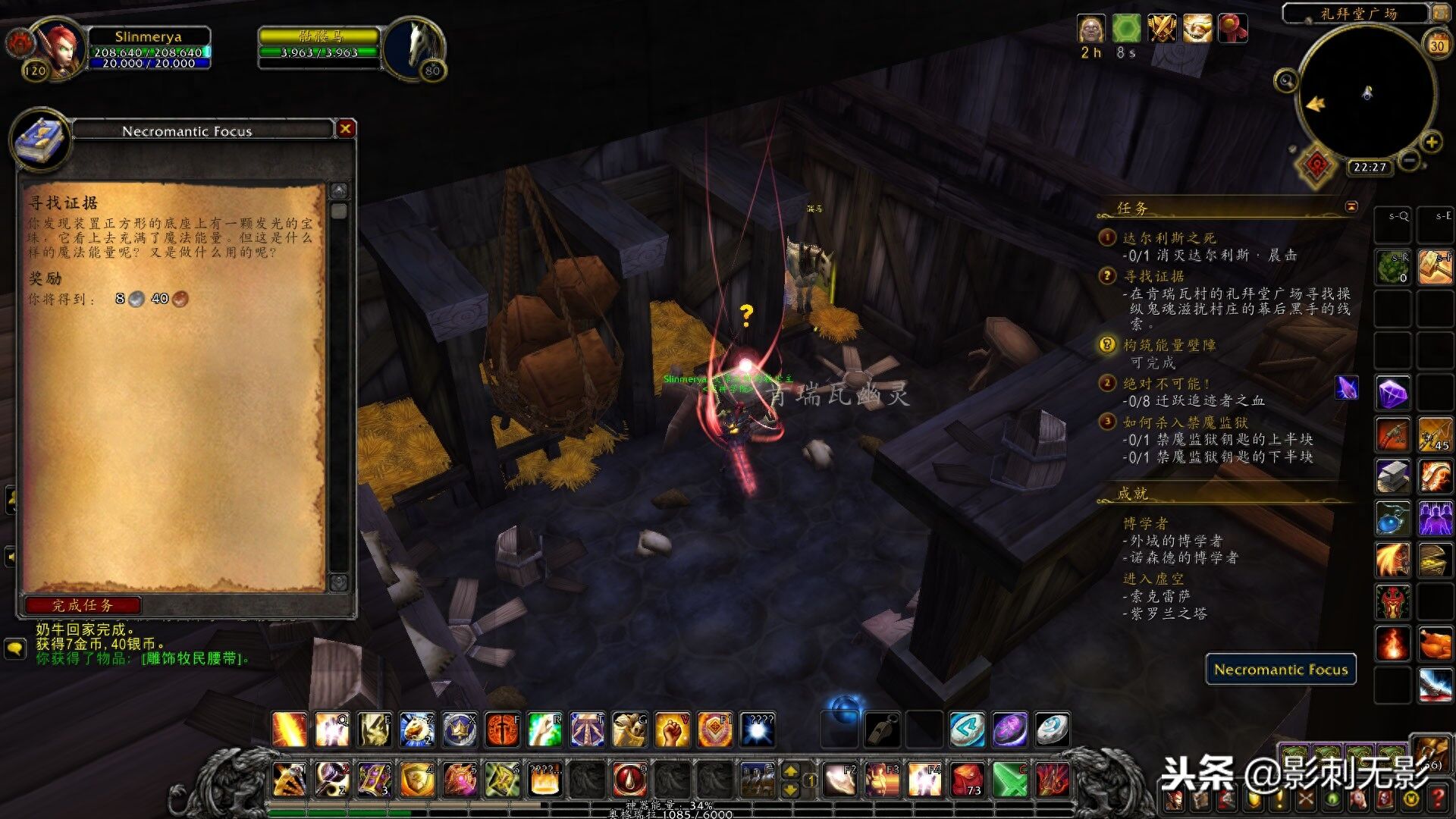The width and height of the screenshot is (1456, 819).
Task: Use the green sword ability
Action: coord(1010,779)
